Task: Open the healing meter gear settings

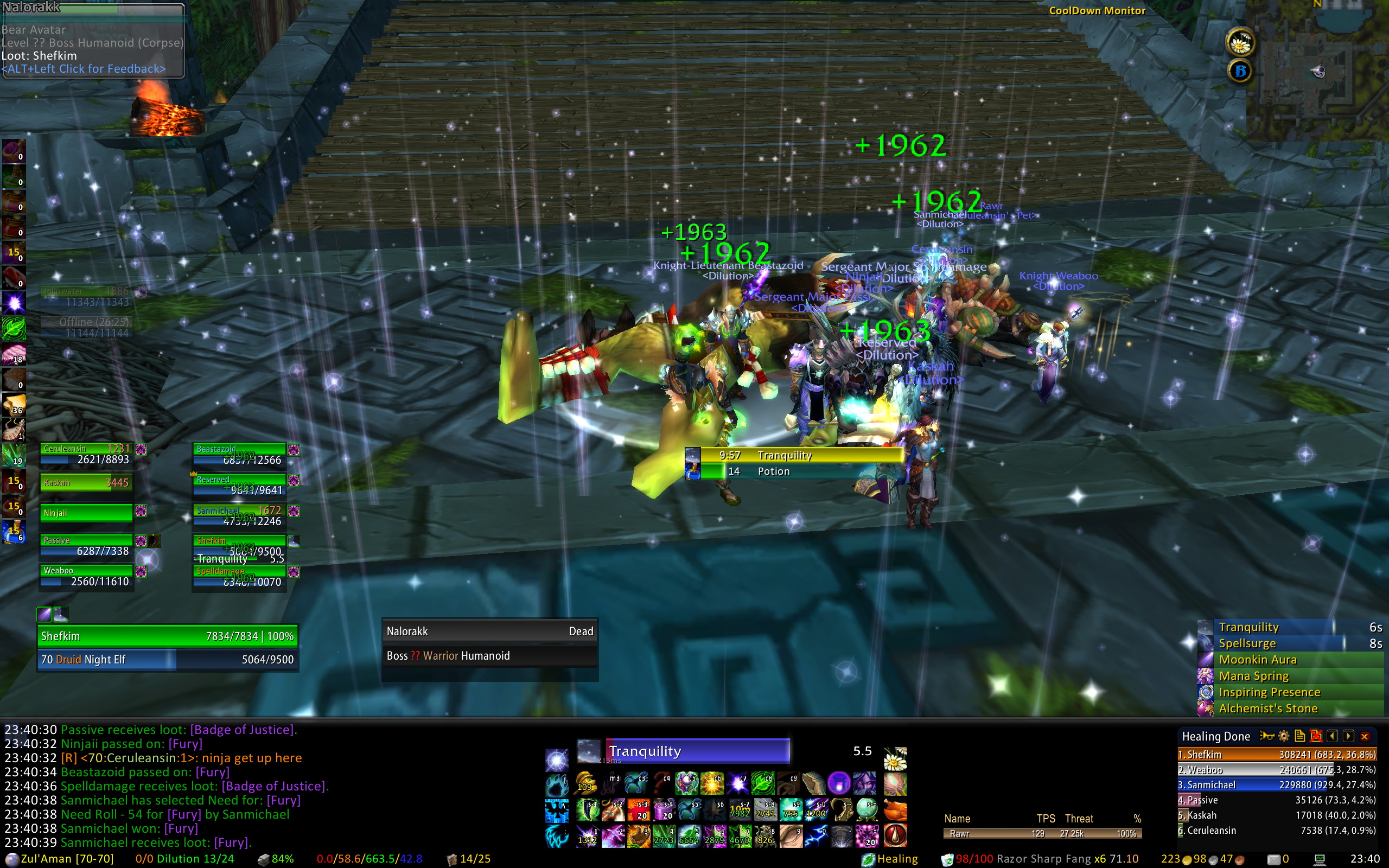Action: pyautogui.click(x=1284, y=736)
